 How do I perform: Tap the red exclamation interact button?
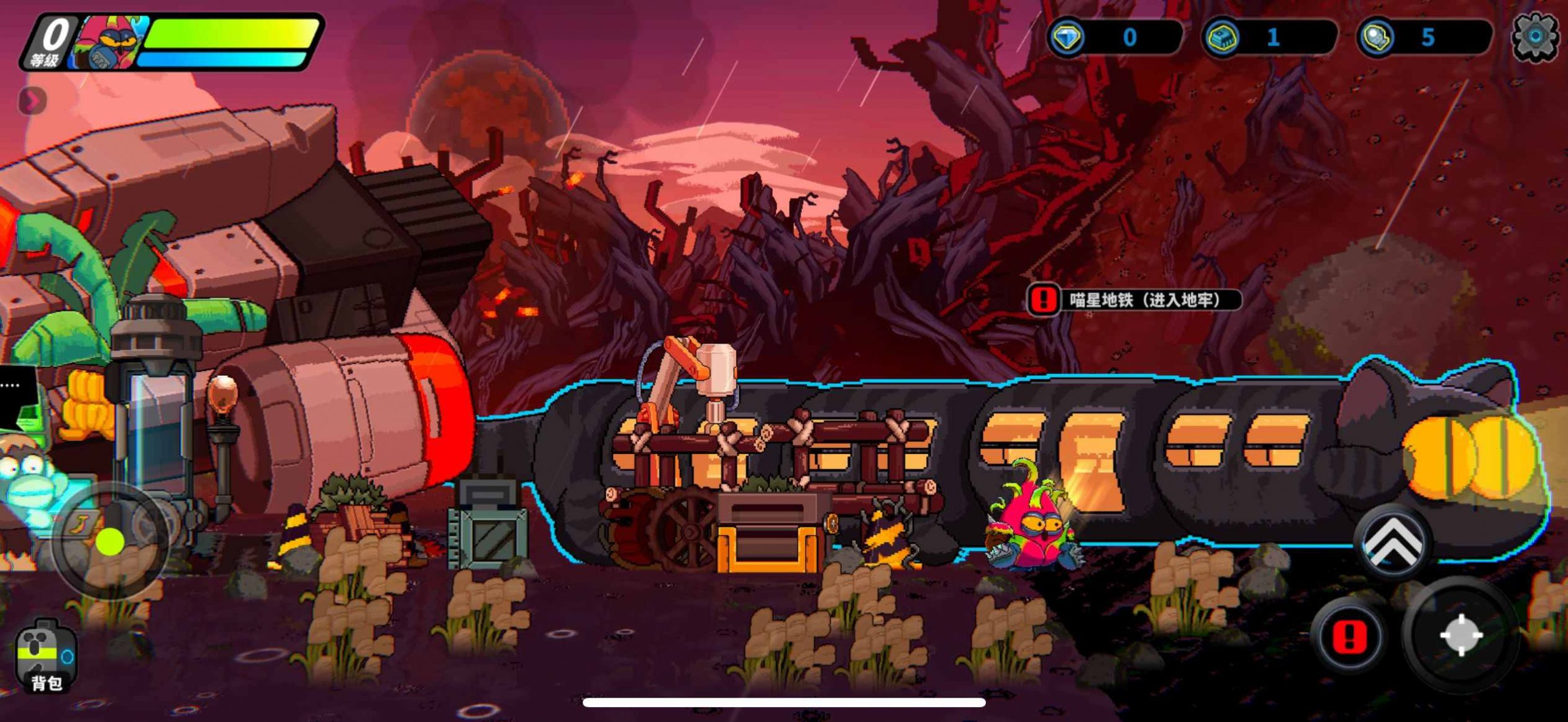(x=1349, y=636)
